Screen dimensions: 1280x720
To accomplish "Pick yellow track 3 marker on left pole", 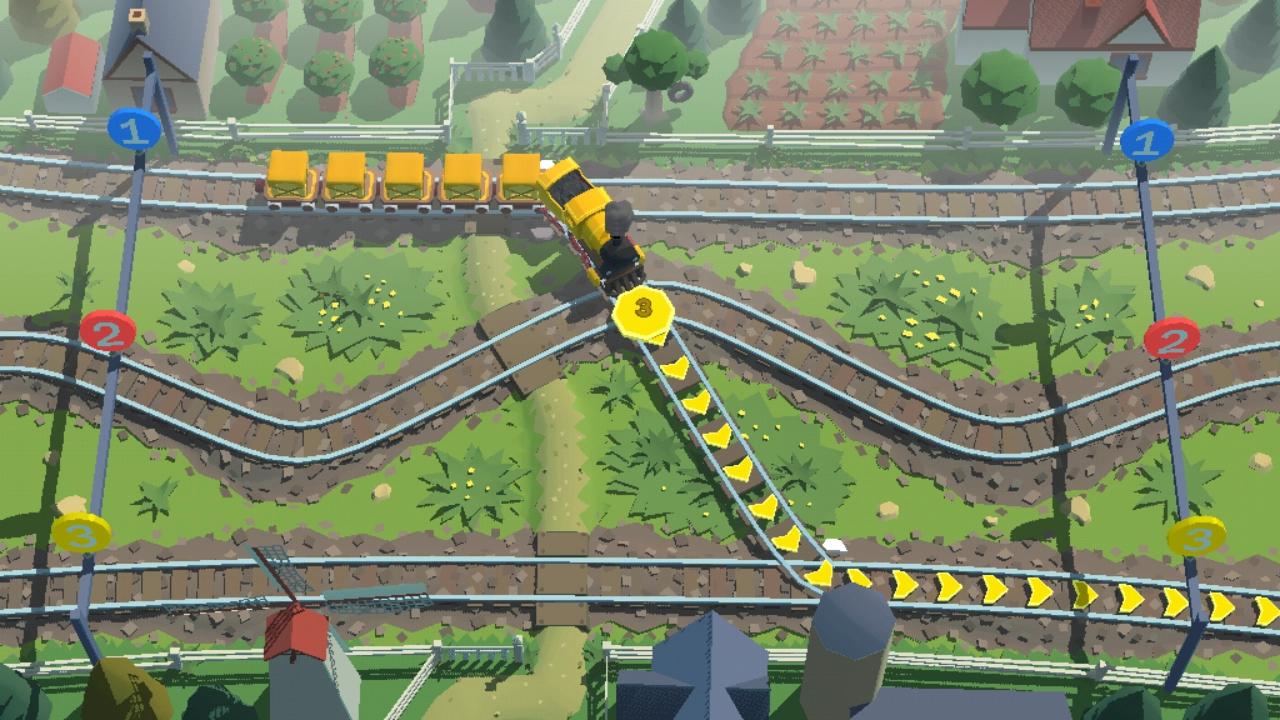I will [82, 534].
